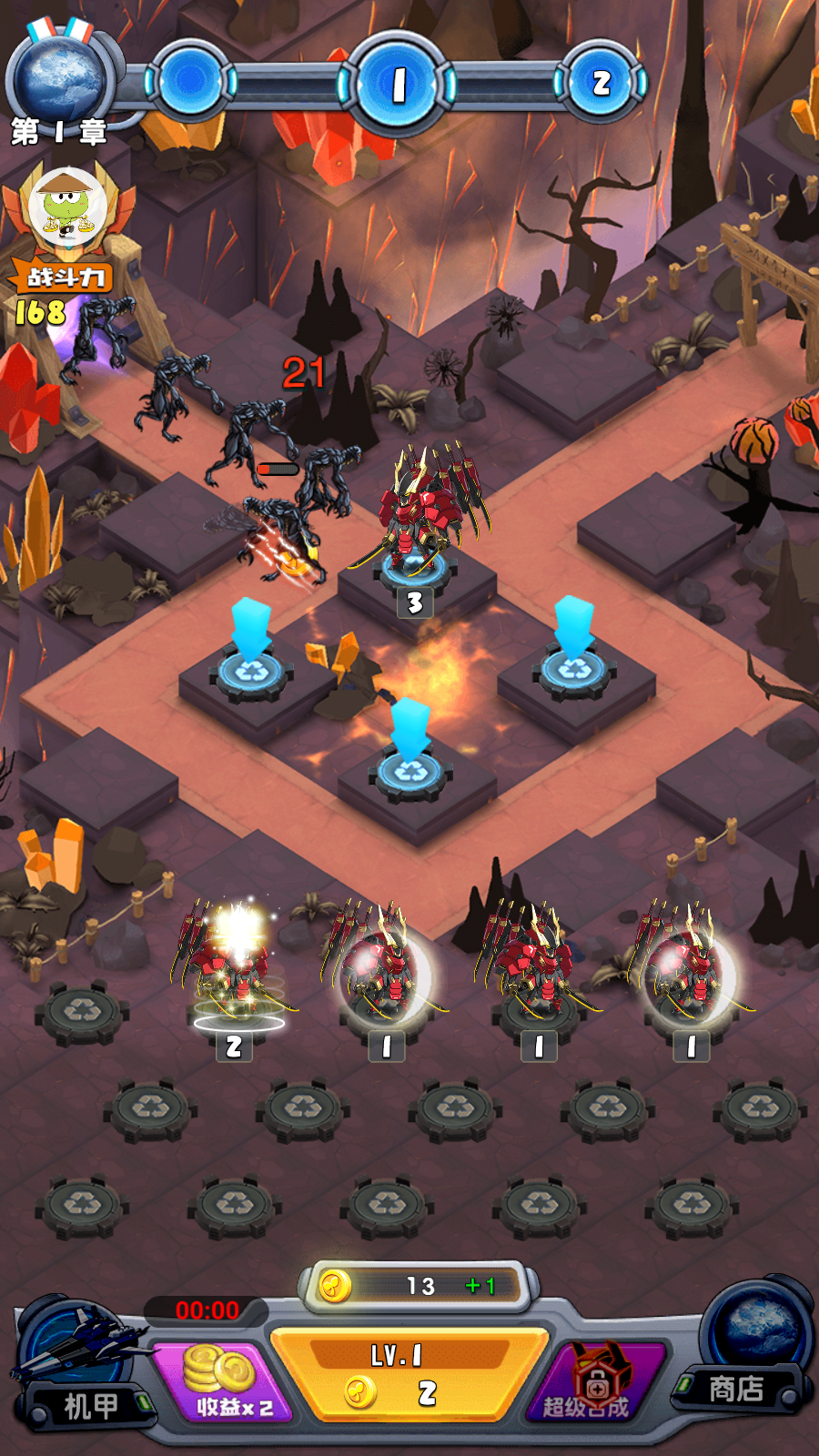Select stage node 1 on progress bar
Viewport: 819px width, 1456px height.
[x=398, y=85]
